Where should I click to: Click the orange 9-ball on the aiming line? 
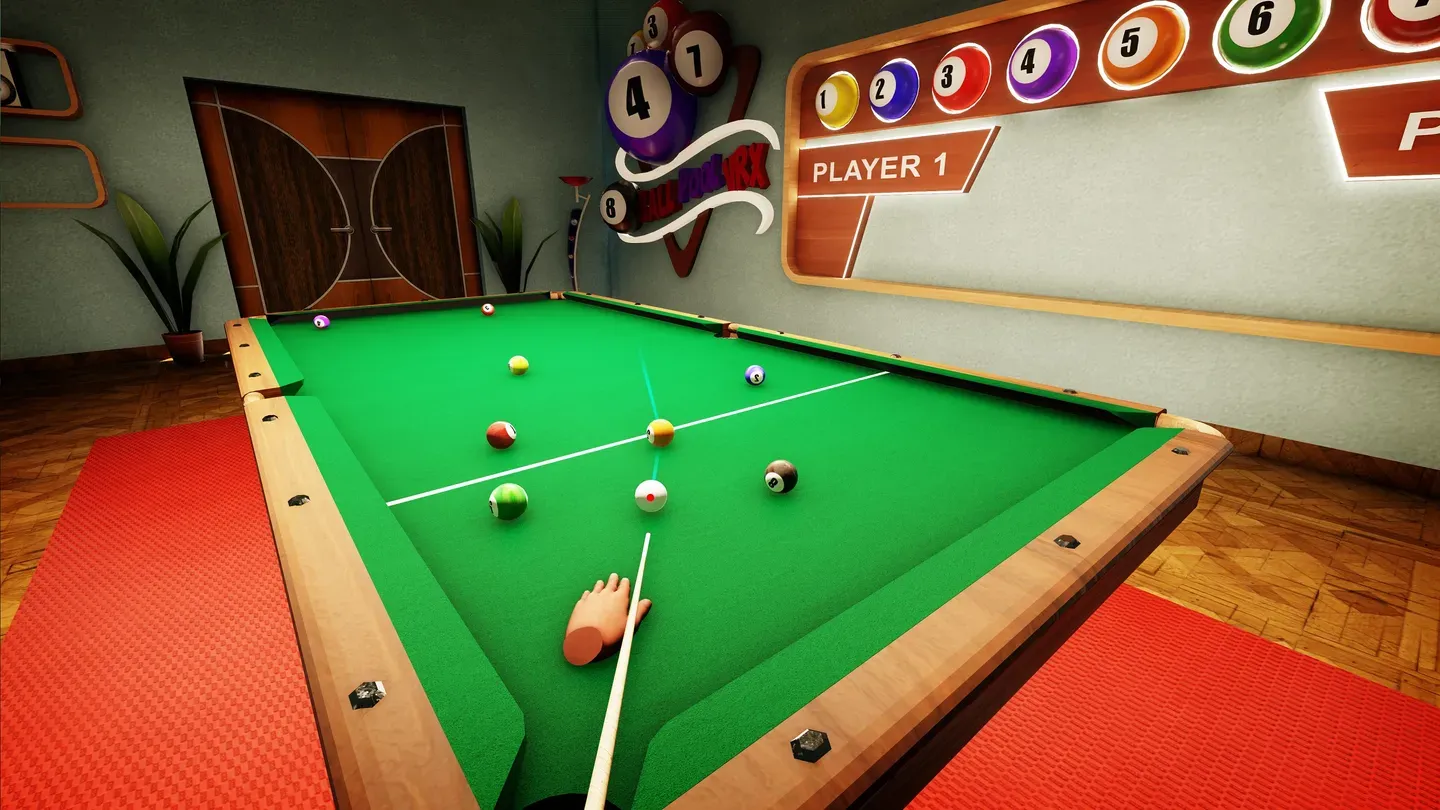(x=659, y=432)
